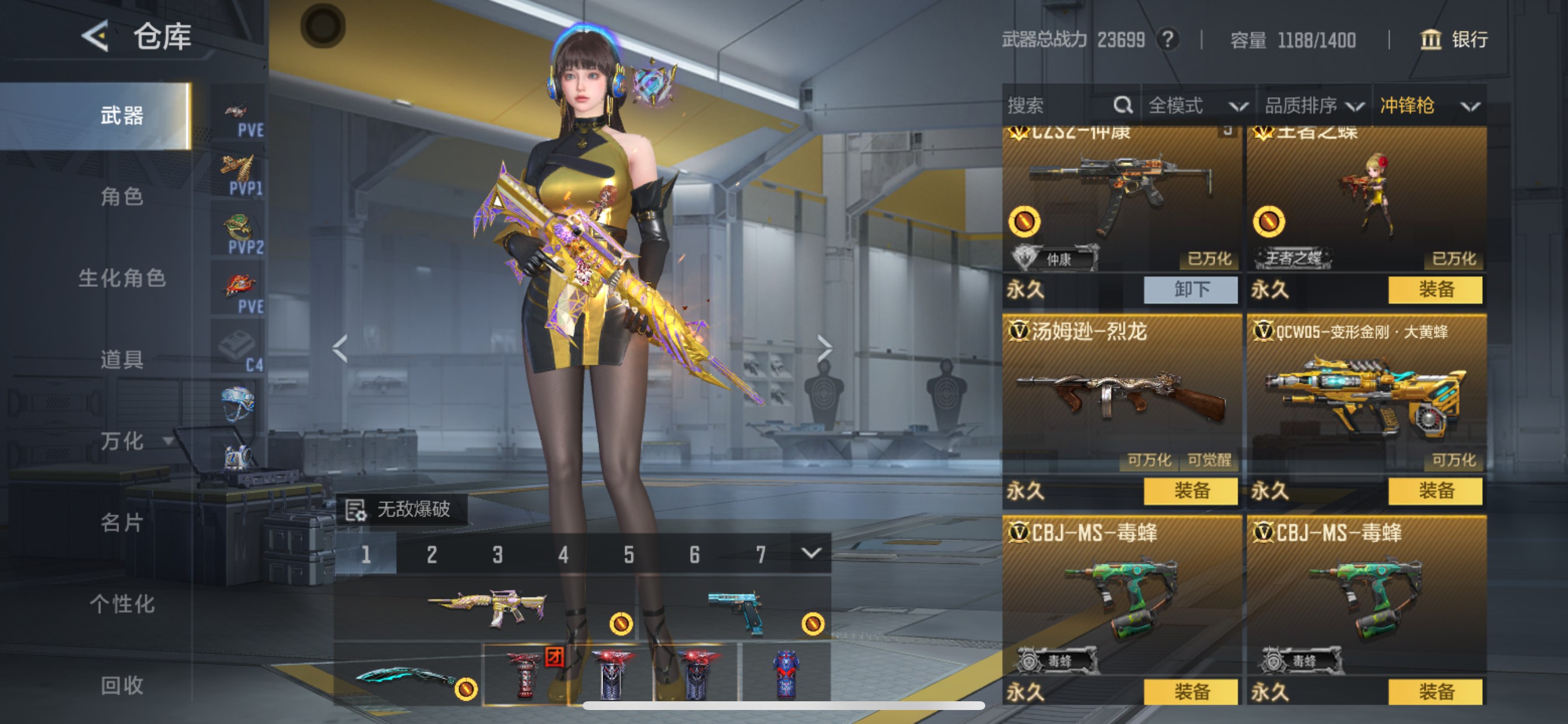The width and height of the screenshot is (1568, 724).
Task: Open the 生化角色 category
Action: click(122, 278)
